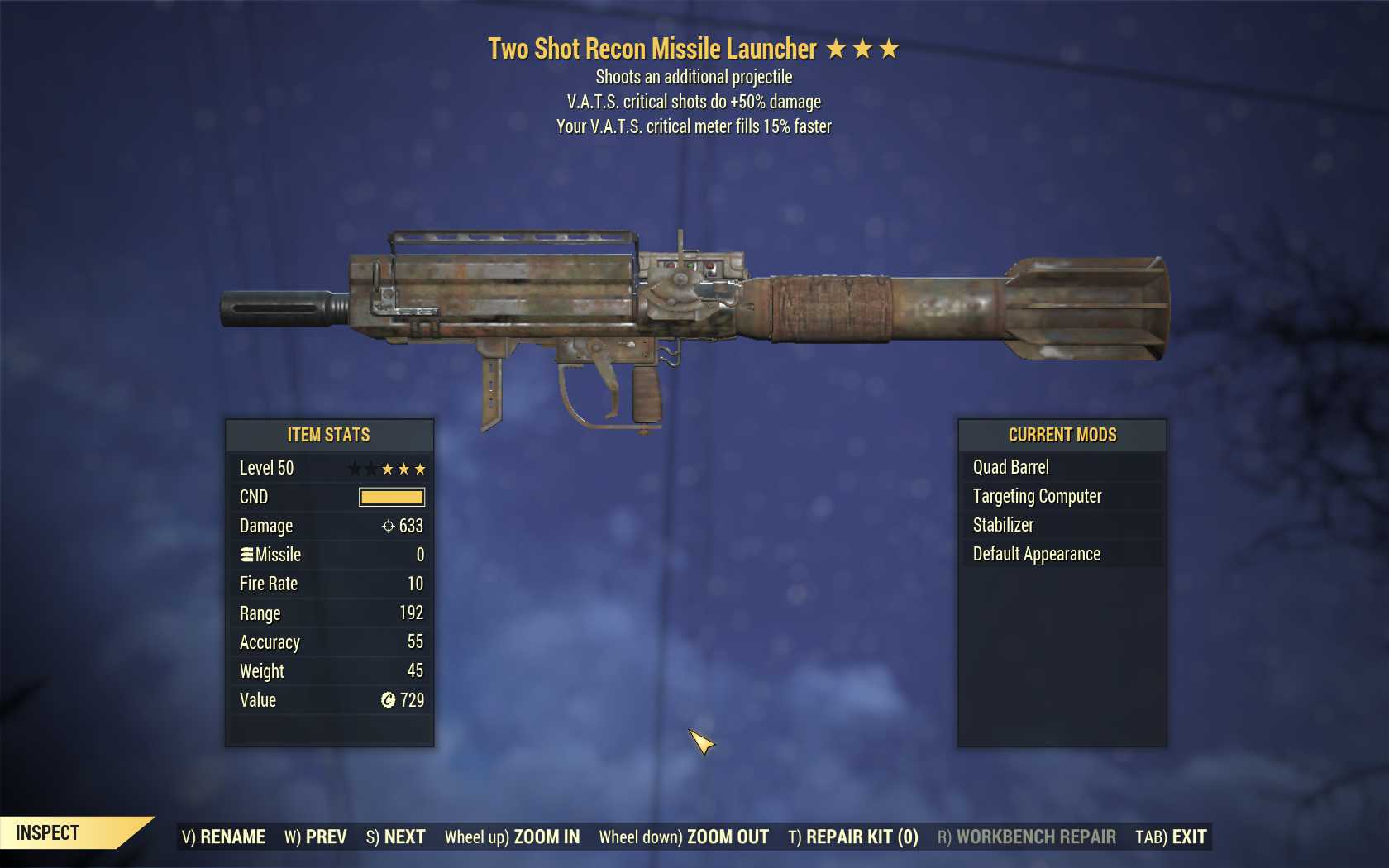Expand the ITEM STATS panel header

pos(328,435)
